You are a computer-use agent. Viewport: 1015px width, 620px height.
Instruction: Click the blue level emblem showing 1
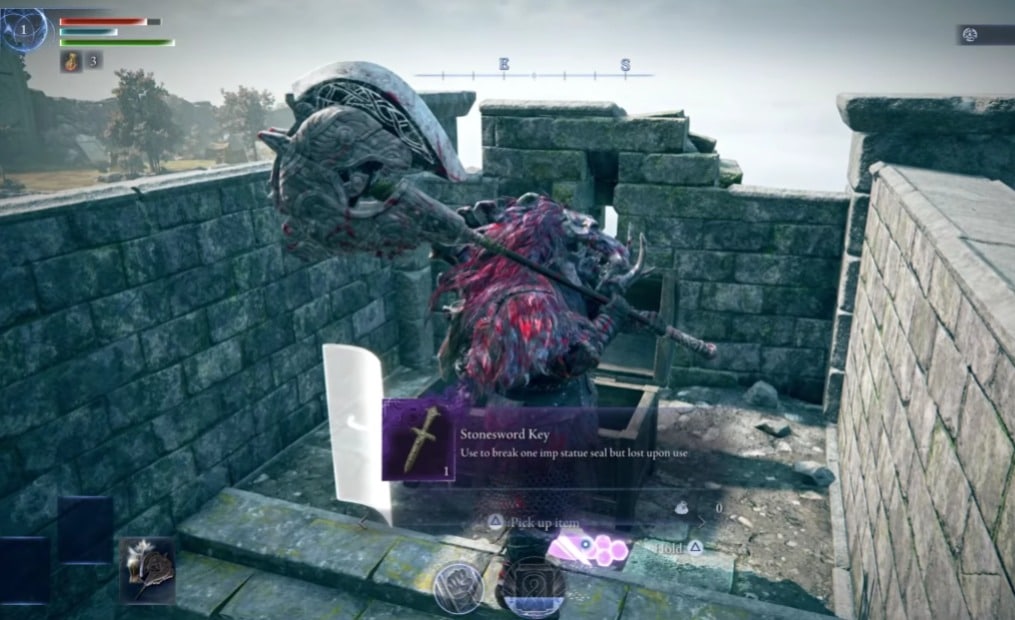25,30
